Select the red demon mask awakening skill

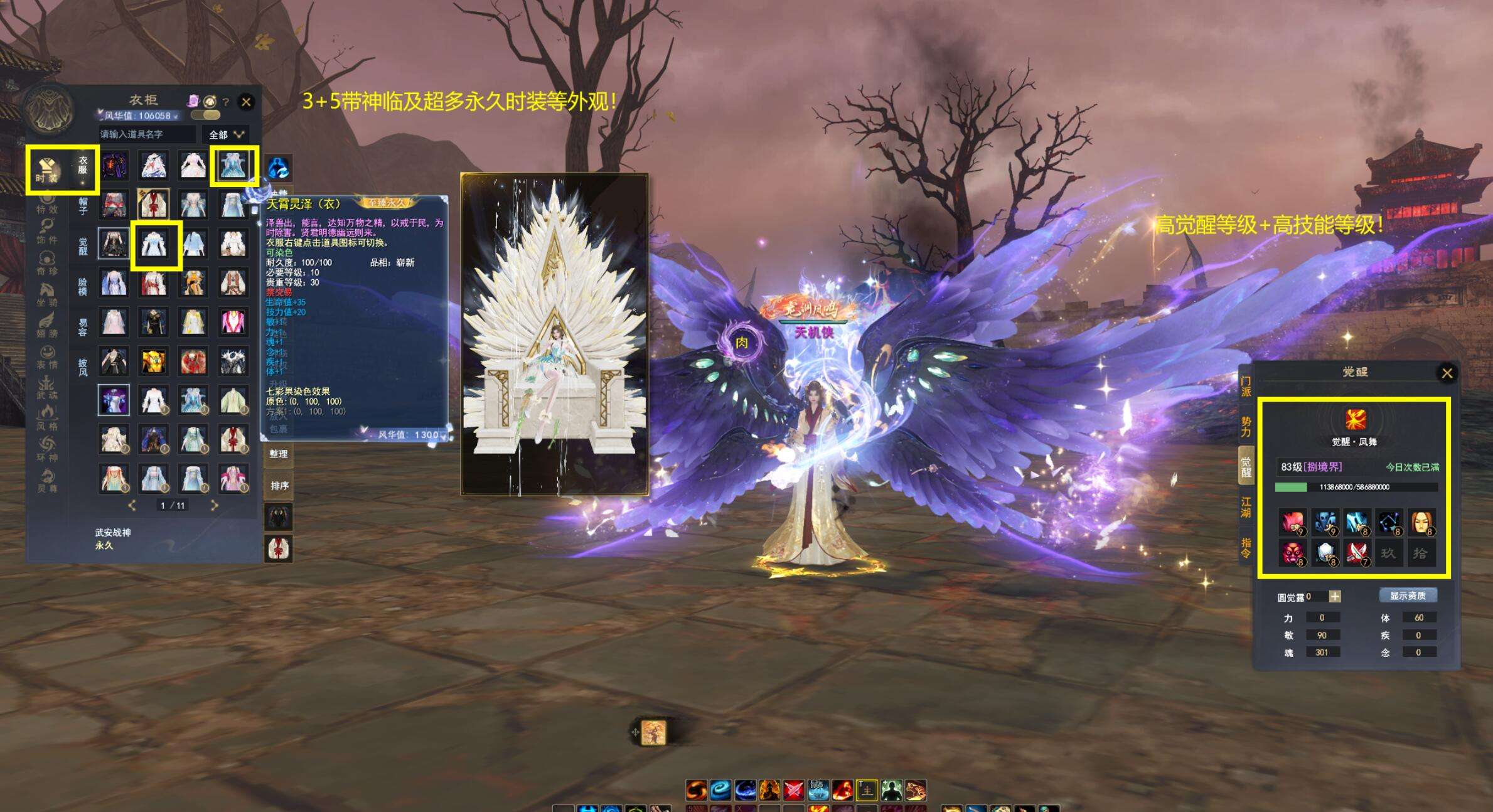(x=1292, y=553)
